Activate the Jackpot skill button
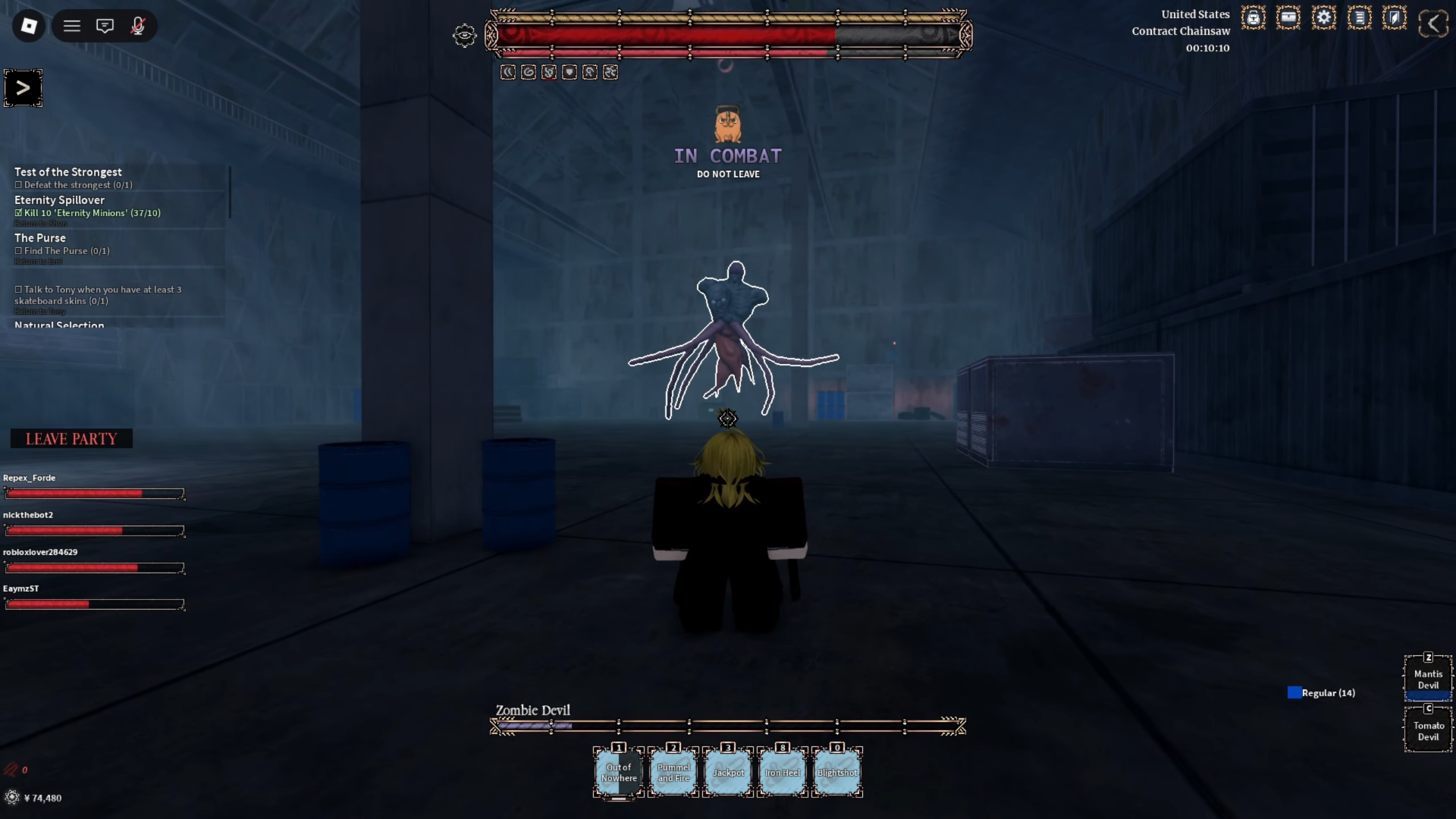This screenshot has width=1456, height=819. click(x=727, y=772)
